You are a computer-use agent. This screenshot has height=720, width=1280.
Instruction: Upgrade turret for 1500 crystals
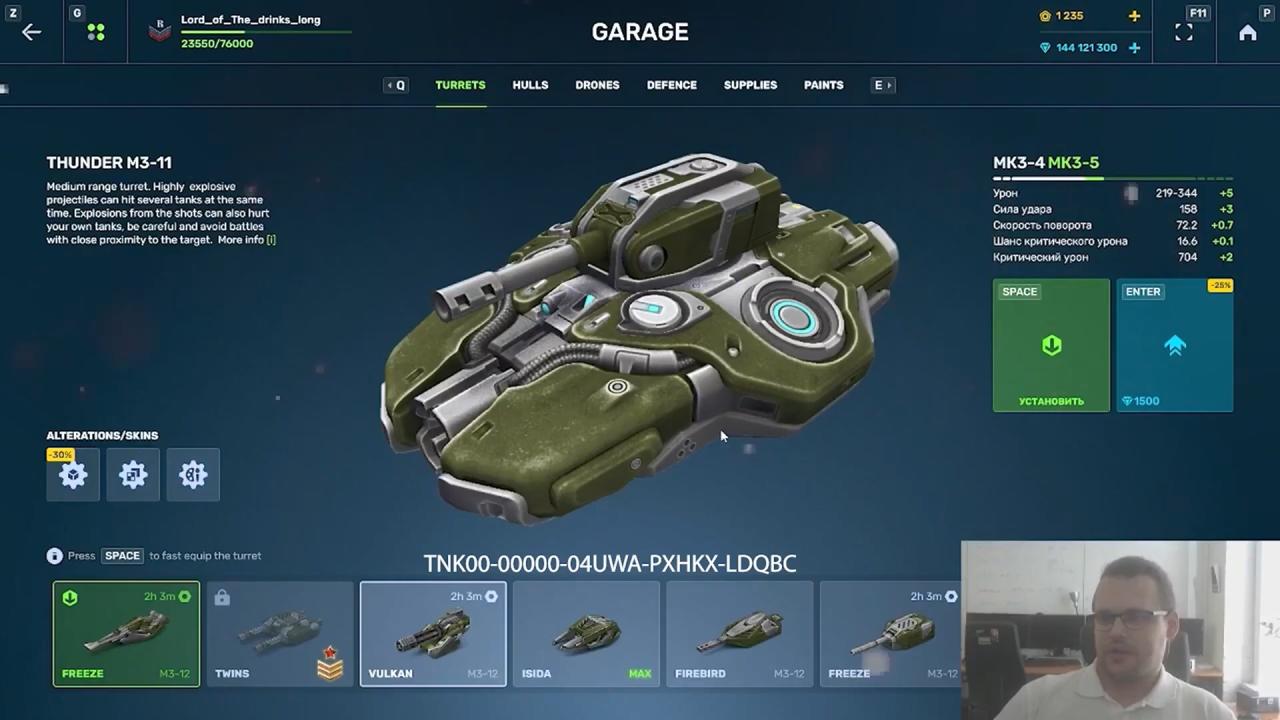click(1174, 345)
